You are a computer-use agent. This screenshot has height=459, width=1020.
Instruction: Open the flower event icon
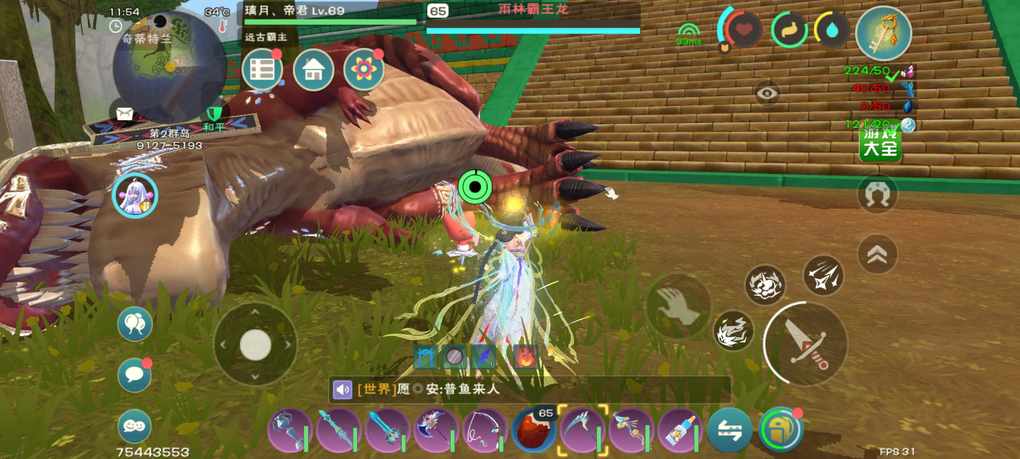pyautogui.click(x=364, y=69)
